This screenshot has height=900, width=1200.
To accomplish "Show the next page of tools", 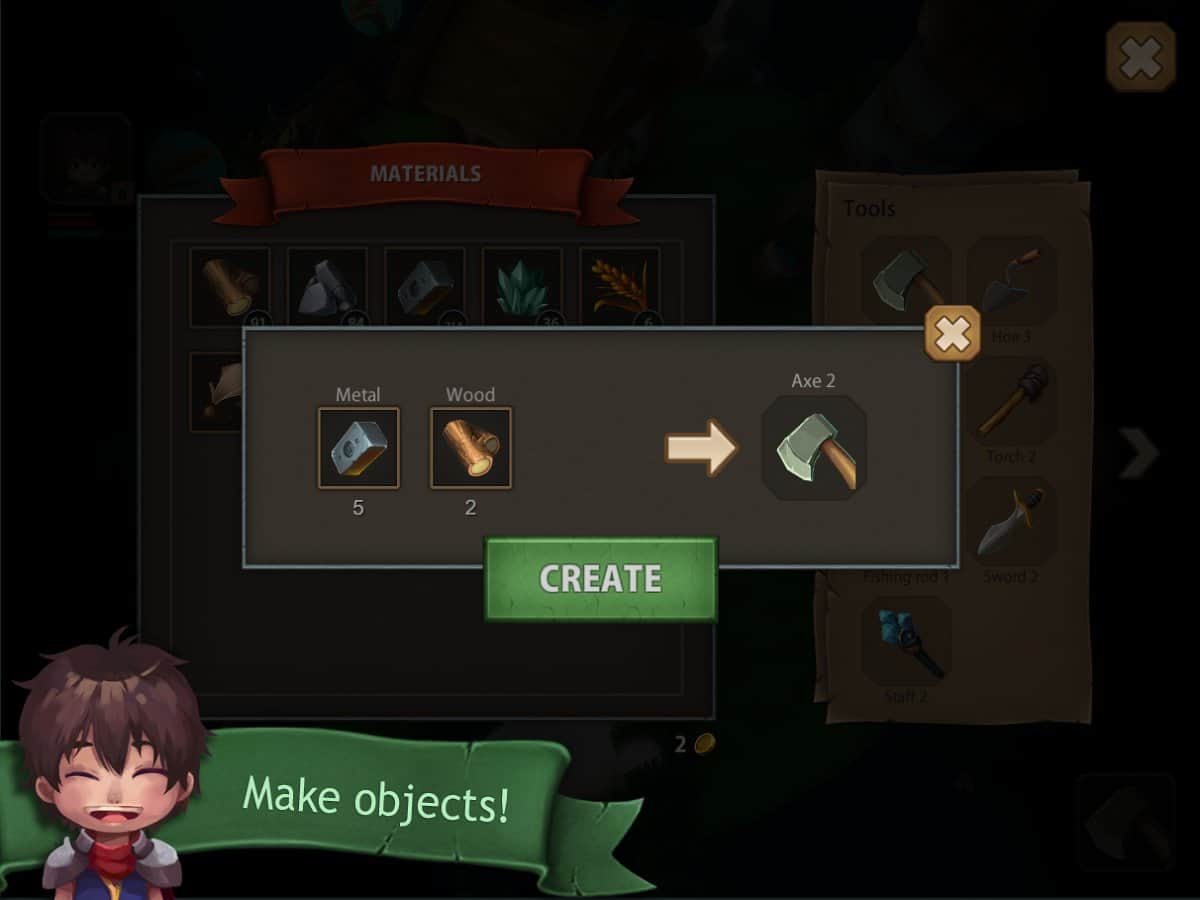I will point(1137,453).
